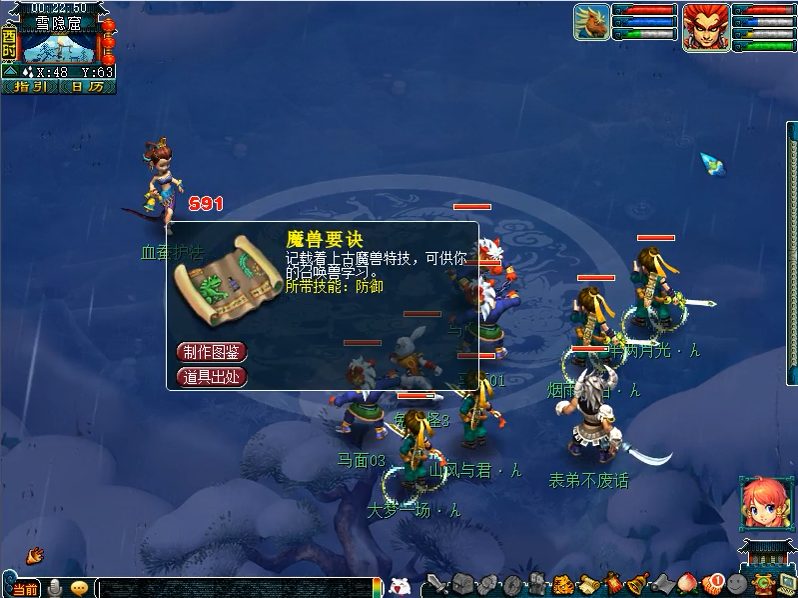Image resolution: width=798 pixels, height=598 pixels.
Task: Select the pet portrait beside the character
Action: click(592, 23)
